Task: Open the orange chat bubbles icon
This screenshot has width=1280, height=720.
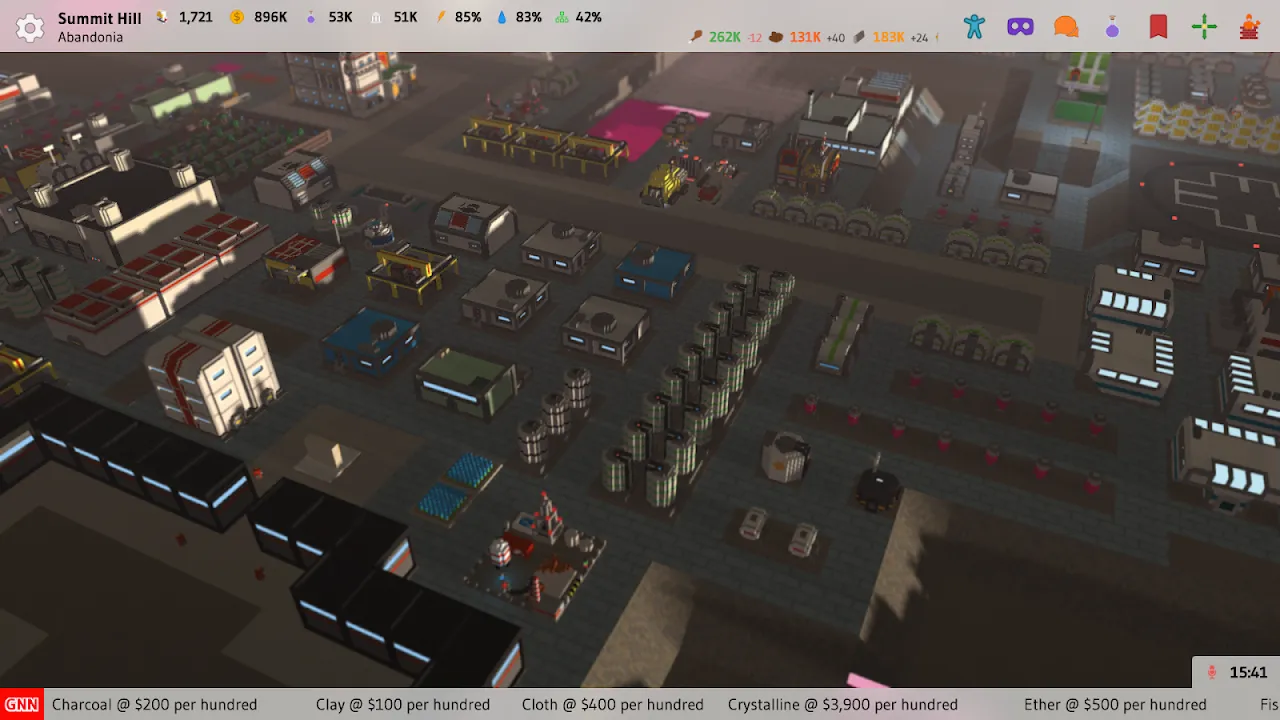Action: 1066,27
